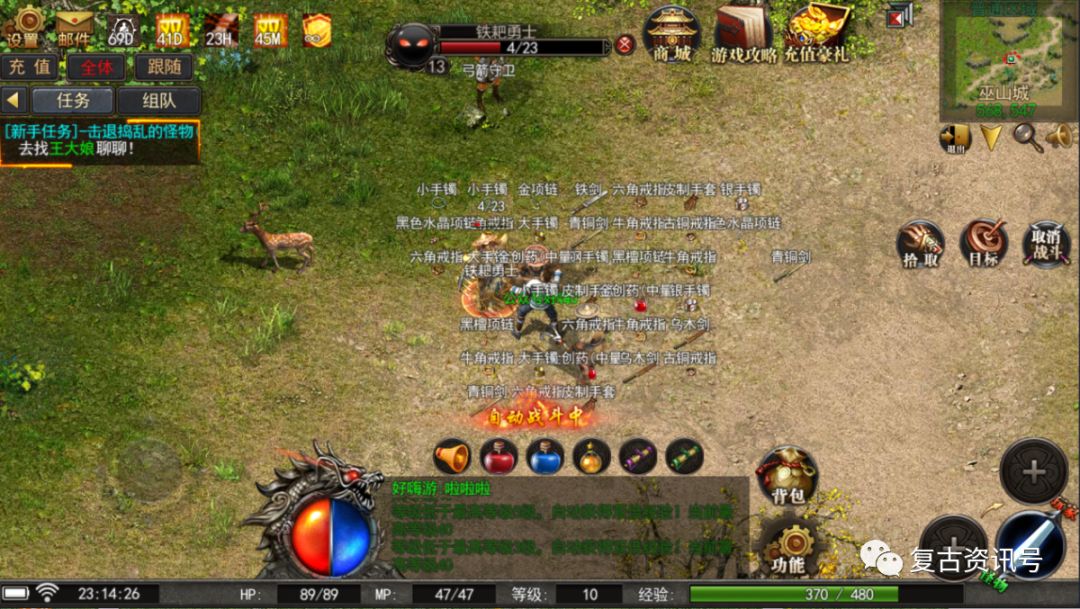This screenshot has height=609, width=1080.
Task: Open the 新手任务 quest tracker entry
Action: (100, 140)
